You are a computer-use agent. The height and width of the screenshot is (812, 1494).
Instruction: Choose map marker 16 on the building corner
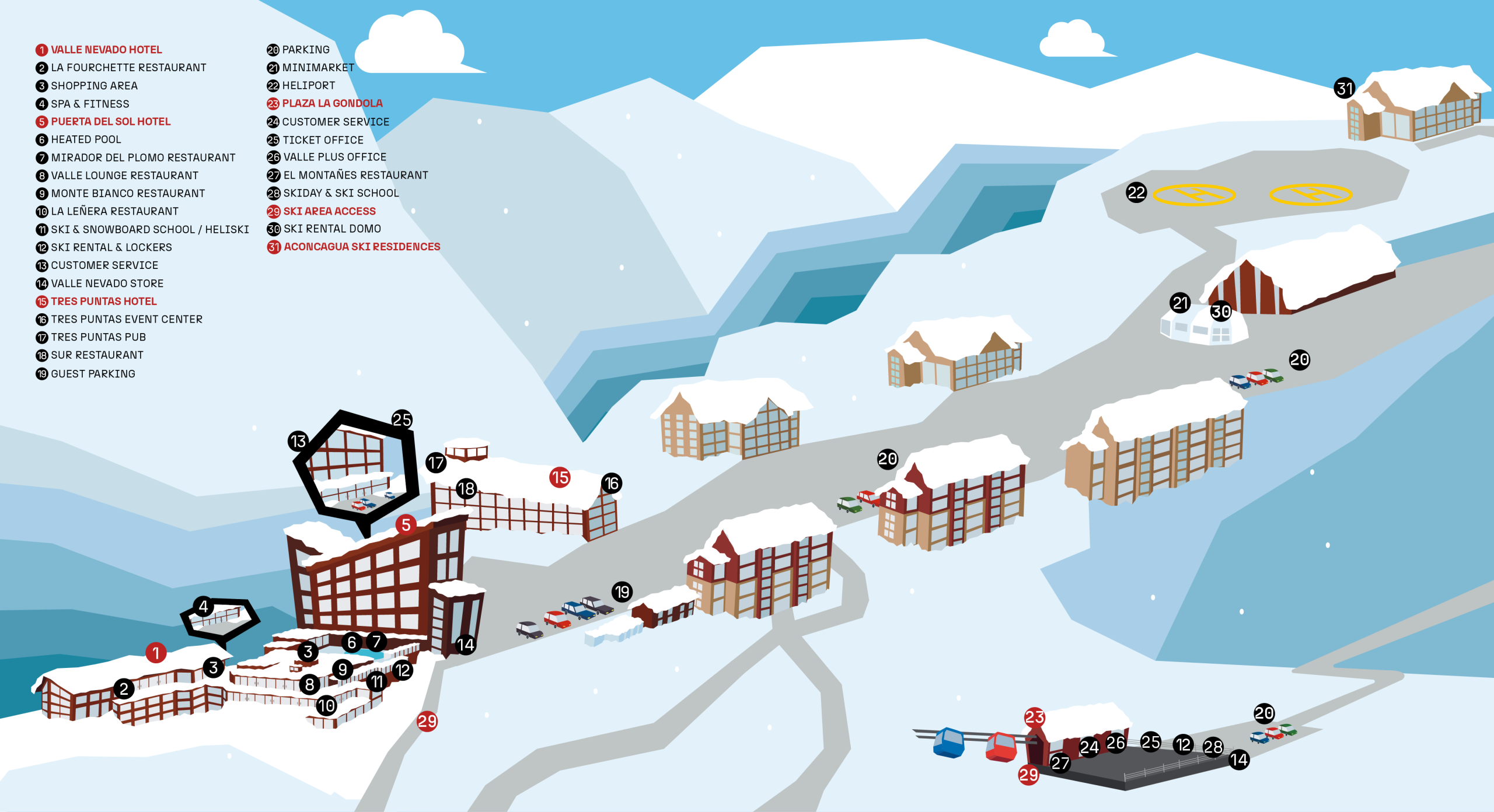click(612, 483)
